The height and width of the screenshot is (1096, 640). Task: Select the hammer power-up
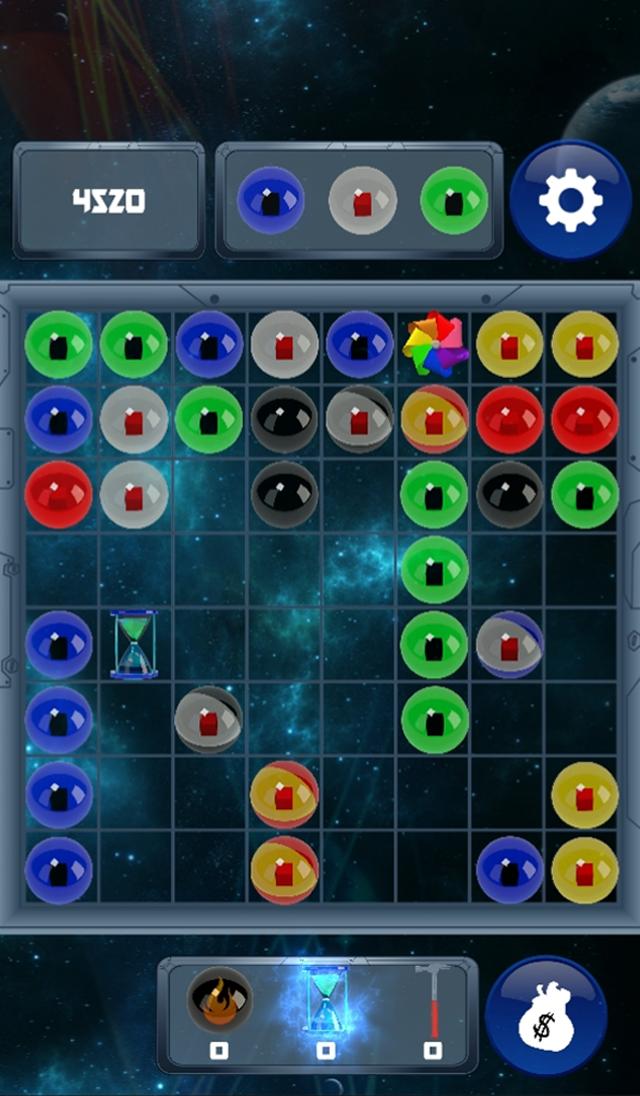click(432, 1001)
